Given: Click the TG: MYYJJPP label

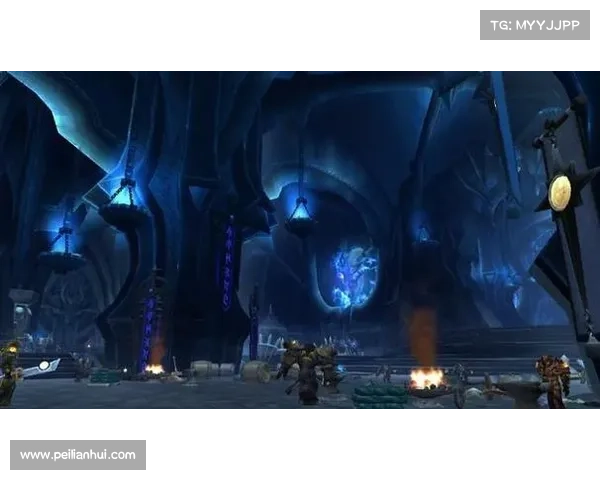Looking at the screenshot, I should pyautogui.click(x=535, y=24).
